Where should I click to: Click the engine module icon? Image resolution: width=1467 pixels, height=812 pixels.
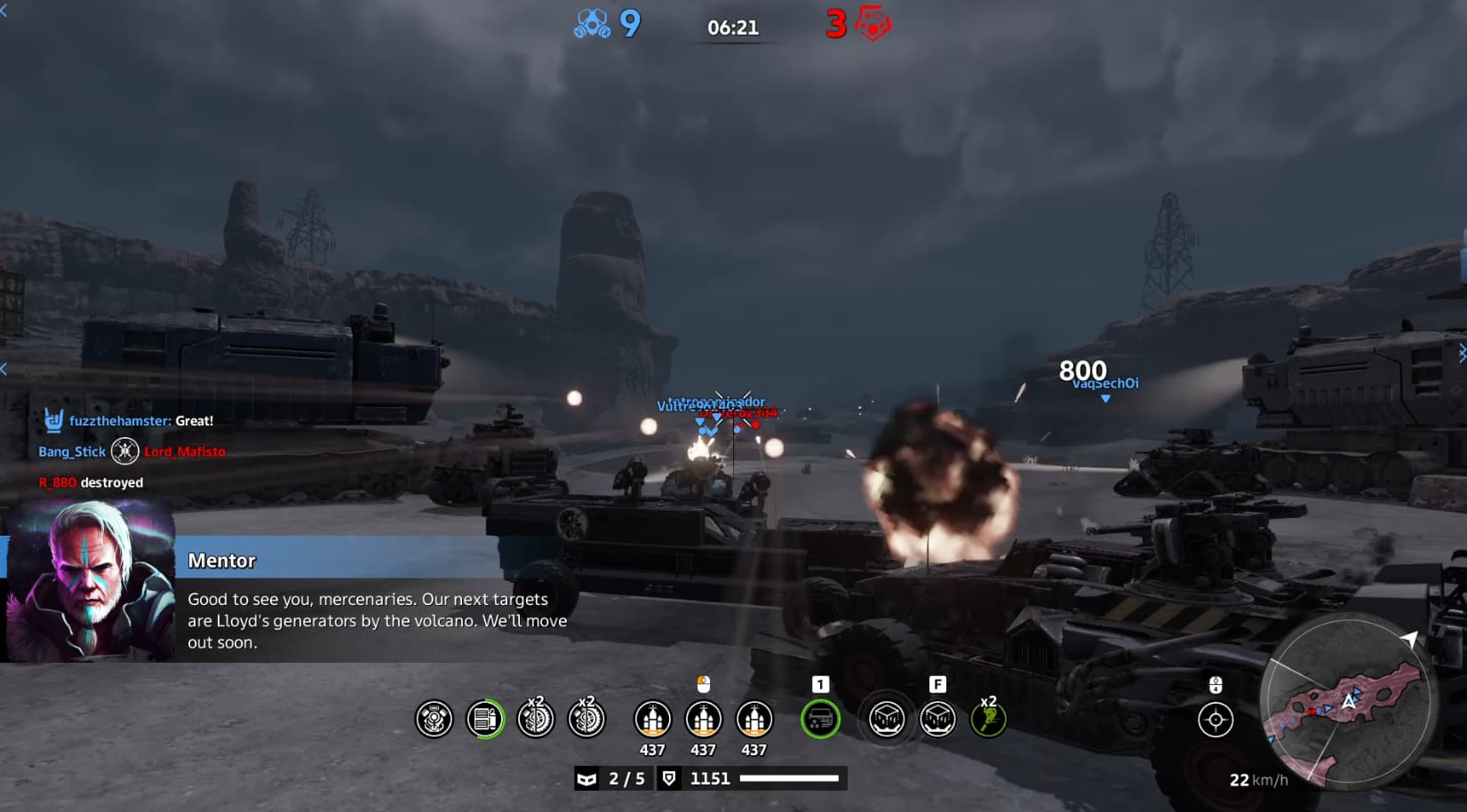[435, 719]
